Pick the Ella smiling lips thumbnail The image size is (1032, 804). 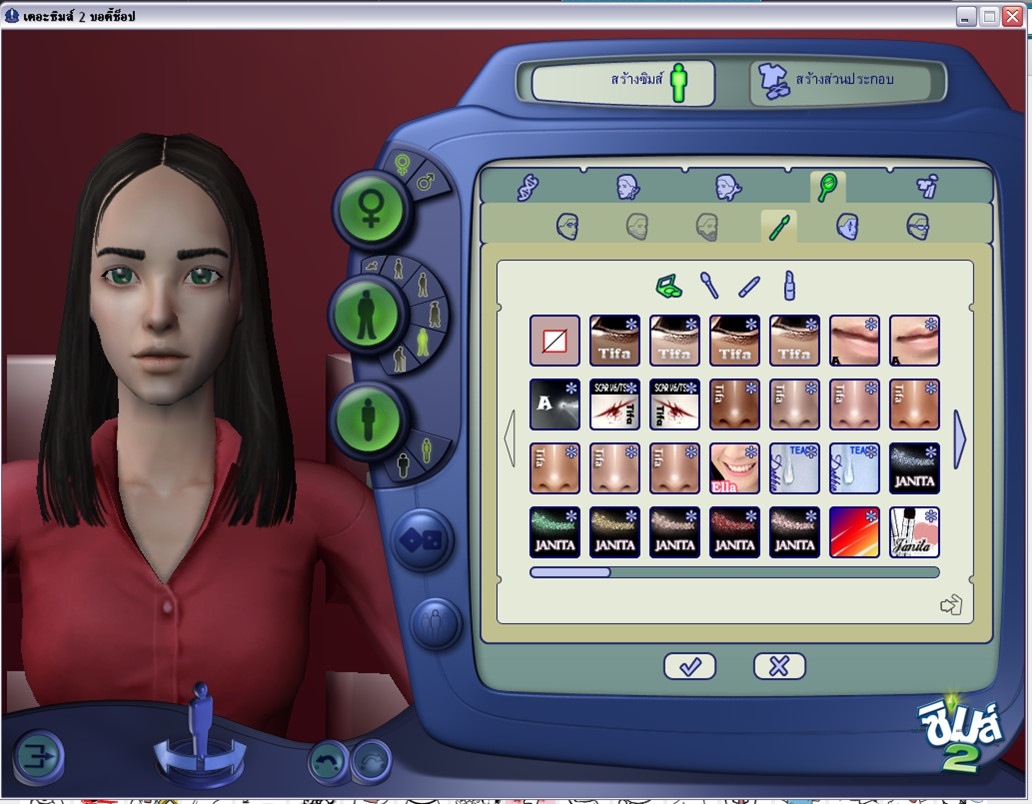734,469
